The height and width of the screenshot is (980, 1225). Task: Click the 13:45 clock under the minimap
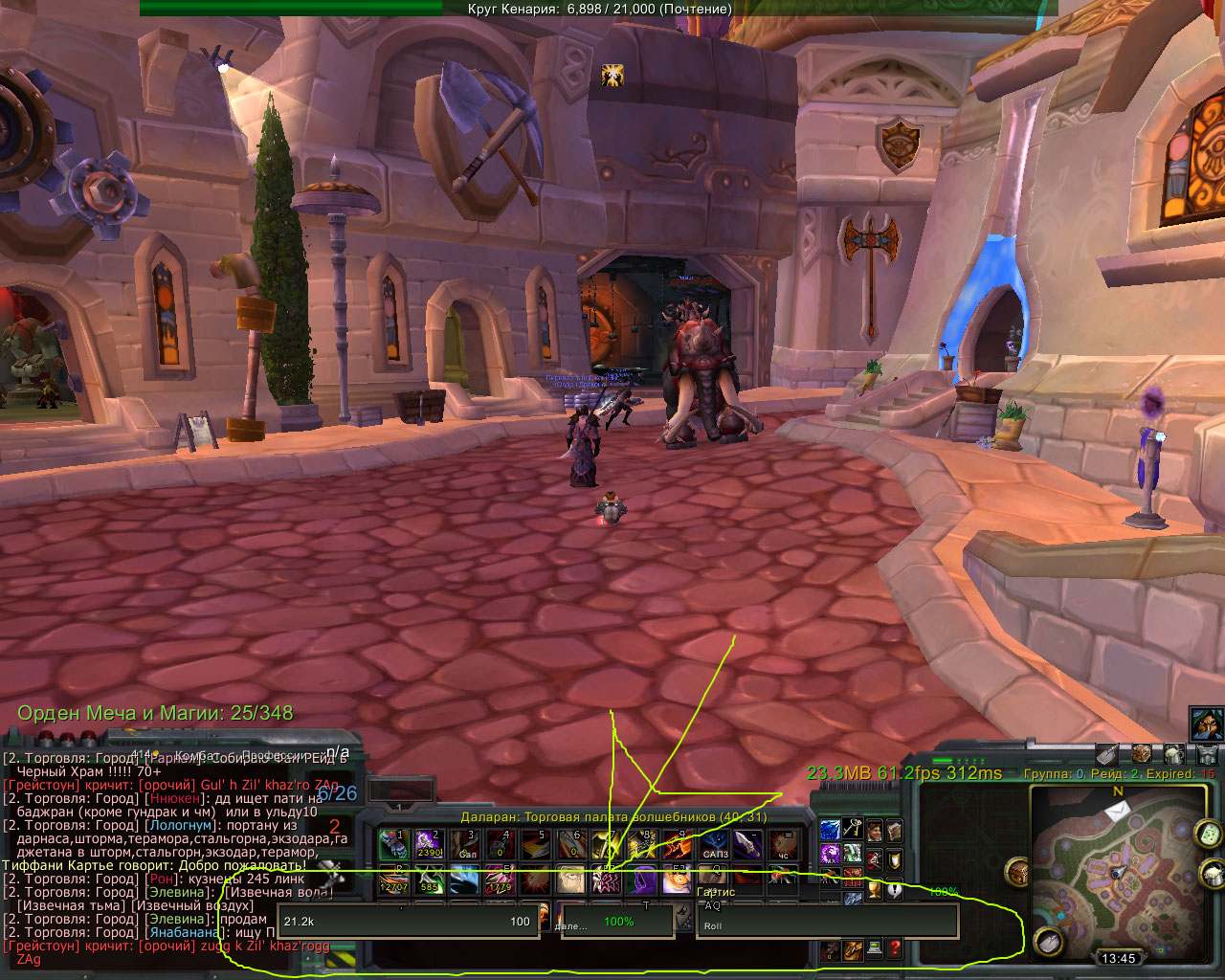pos(1119,958)
